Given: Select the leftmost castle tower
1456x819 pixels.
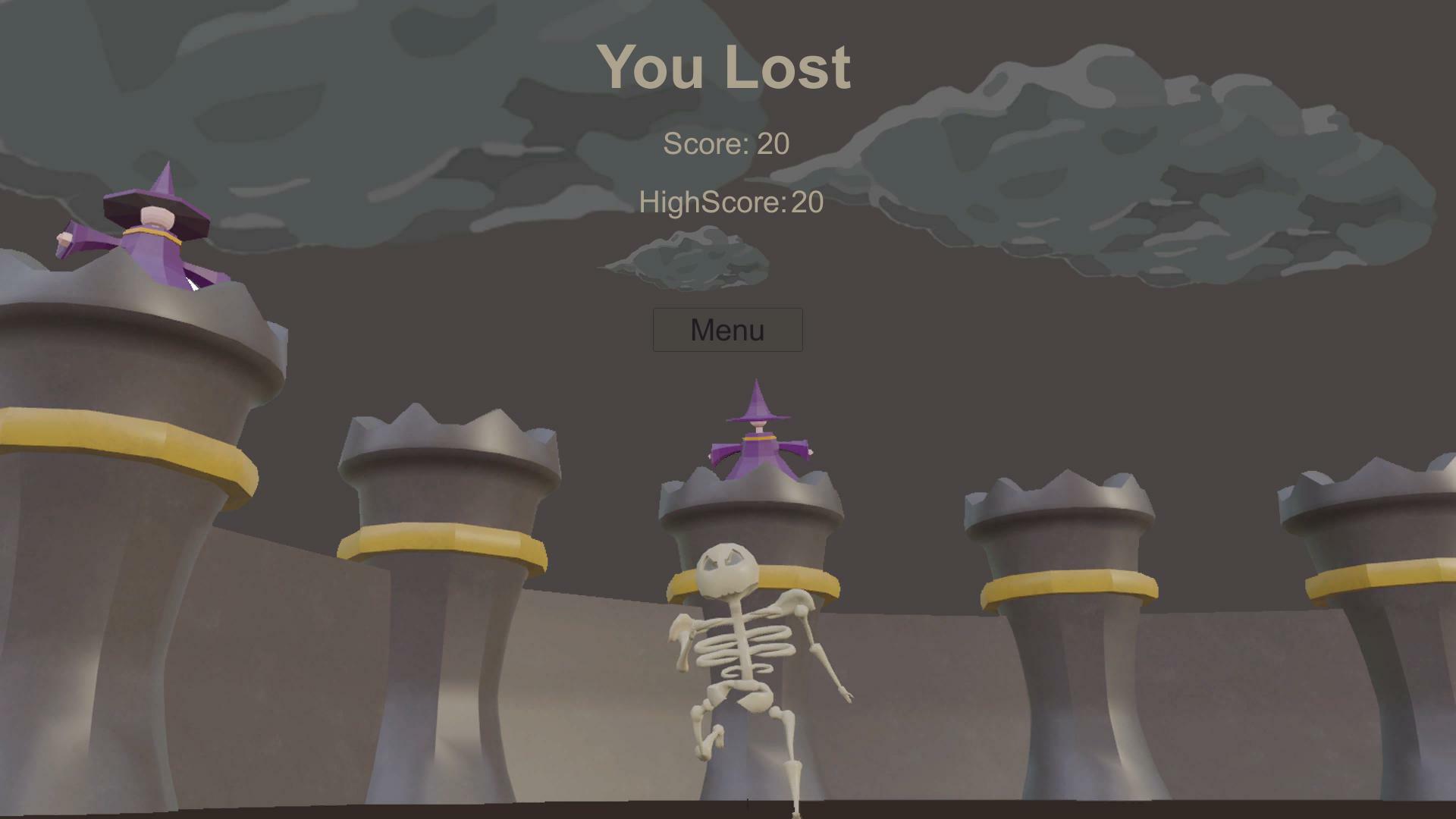Looking at the screenshot, I should 114,531.
